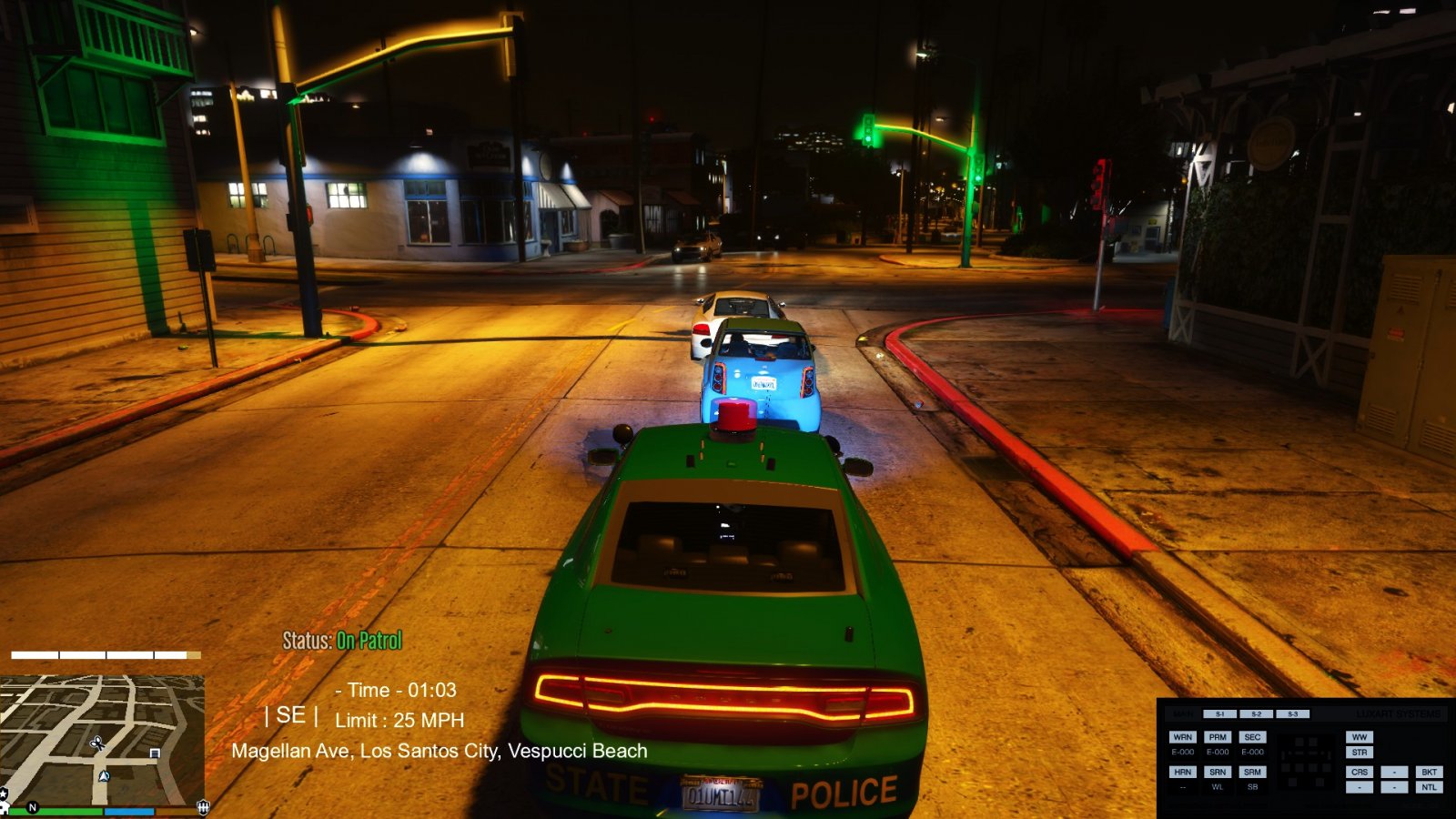Click the player arrow on the minimap
Viewport: 1456px width, 819px height.
(104, 776)
